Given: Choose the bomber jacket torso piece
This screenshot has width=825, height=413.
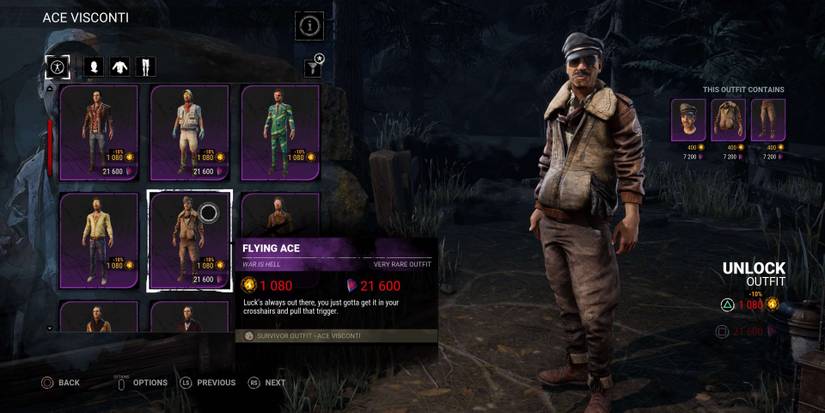Looking at the screenshot, I should 728,121.
